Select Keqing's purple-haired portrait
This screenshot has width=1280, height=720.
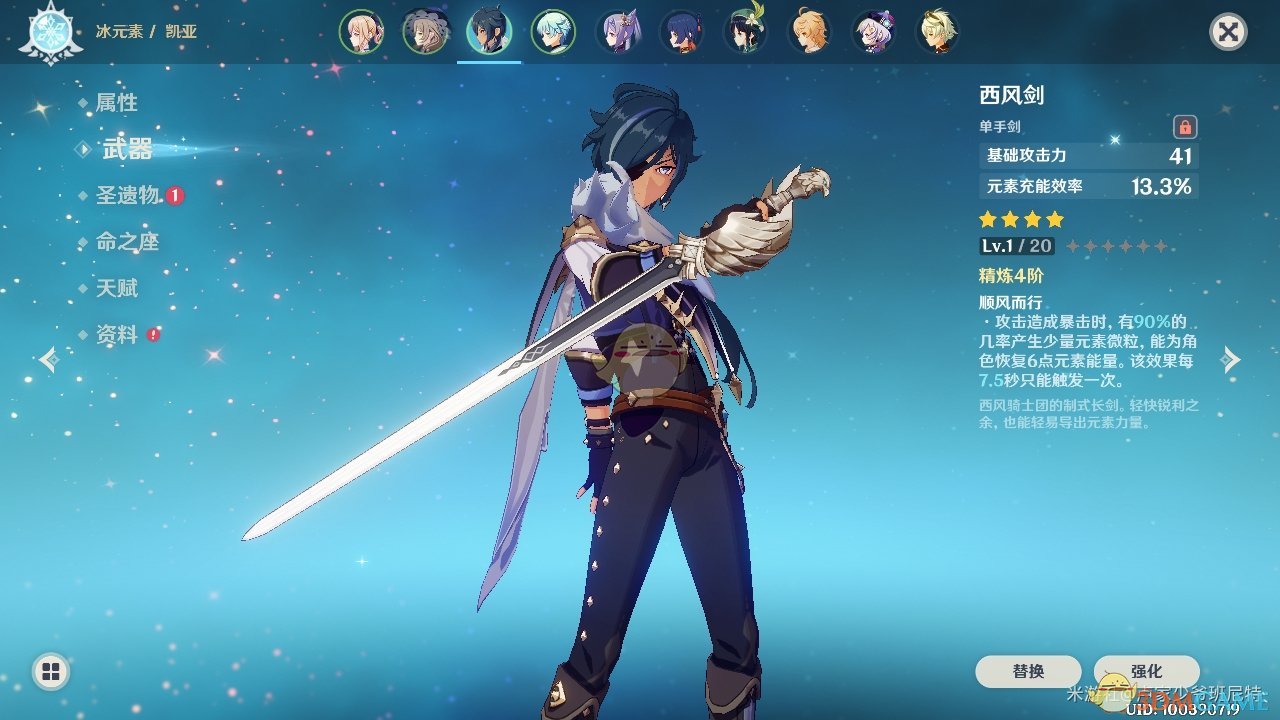coord(617,32)
